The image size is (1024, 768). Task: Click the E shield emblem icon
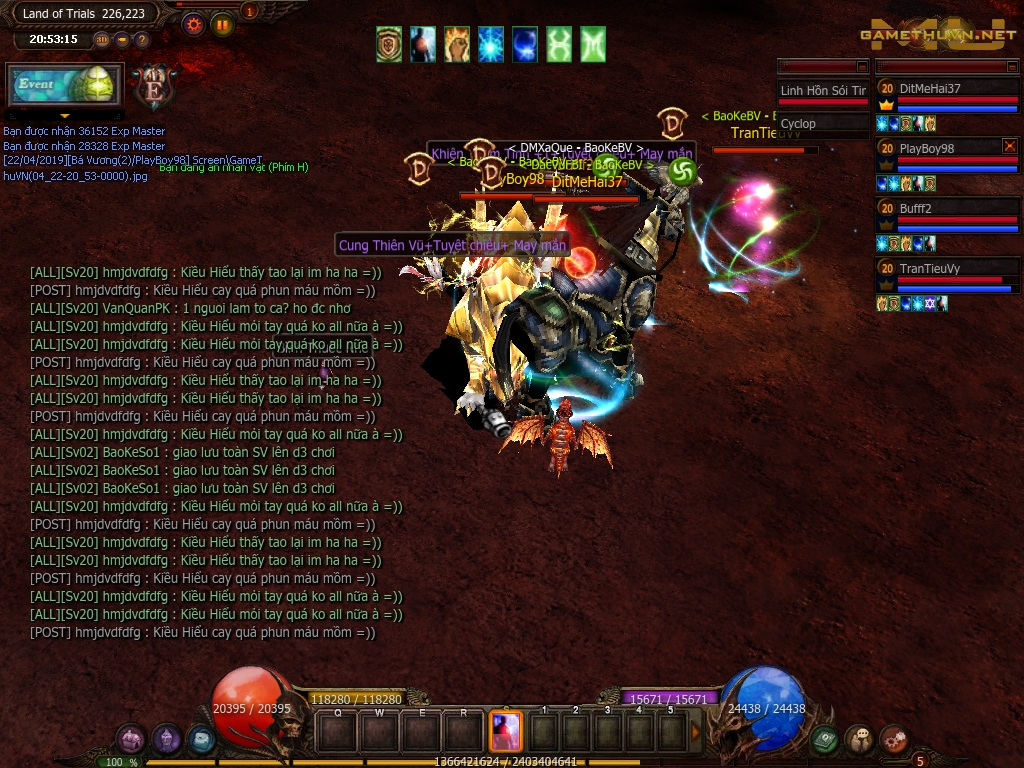pyautogui.click(x=154, y=87)
